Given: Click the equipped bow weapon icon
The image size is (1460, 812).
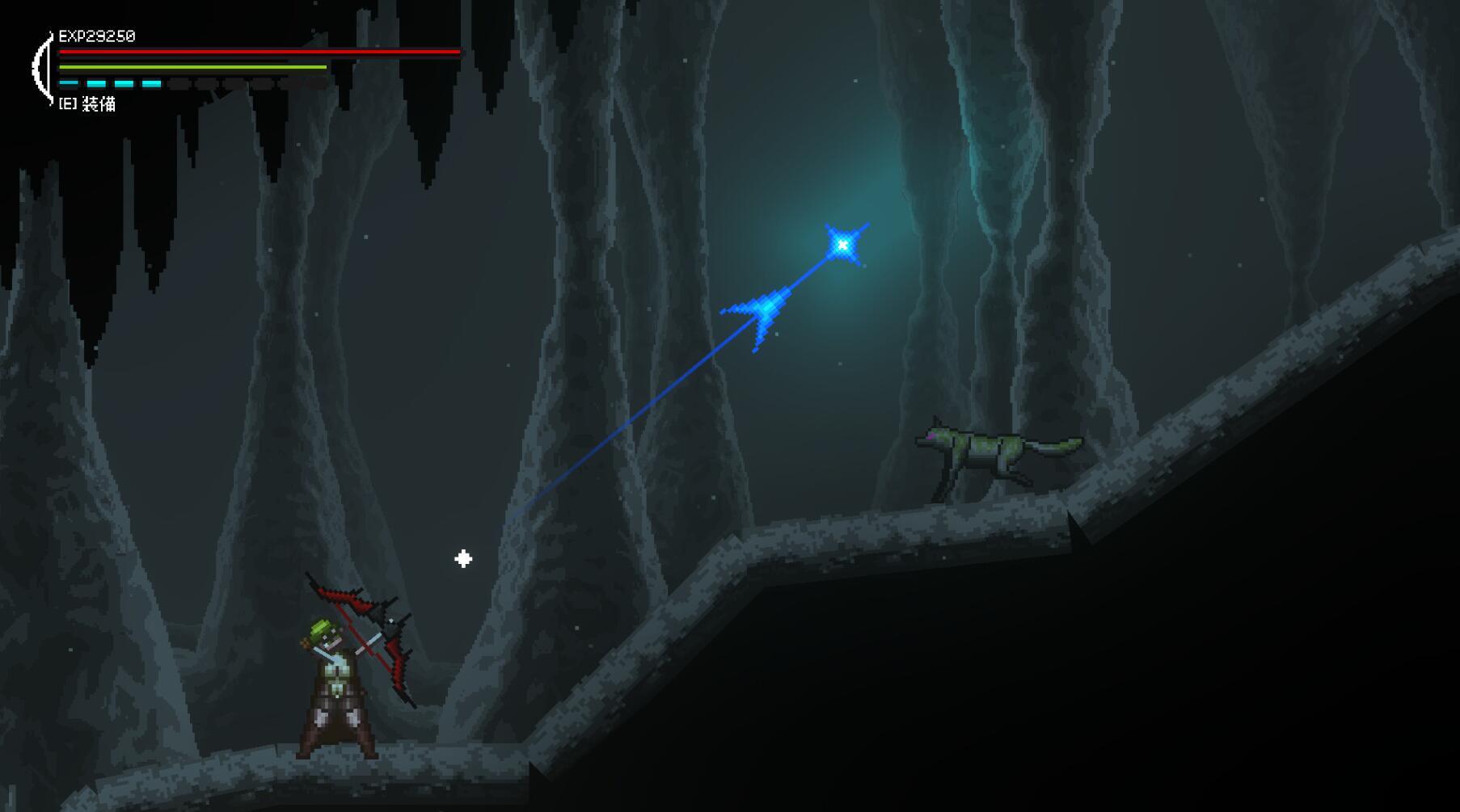Looking at the screenshot, I should pos(40,68).
